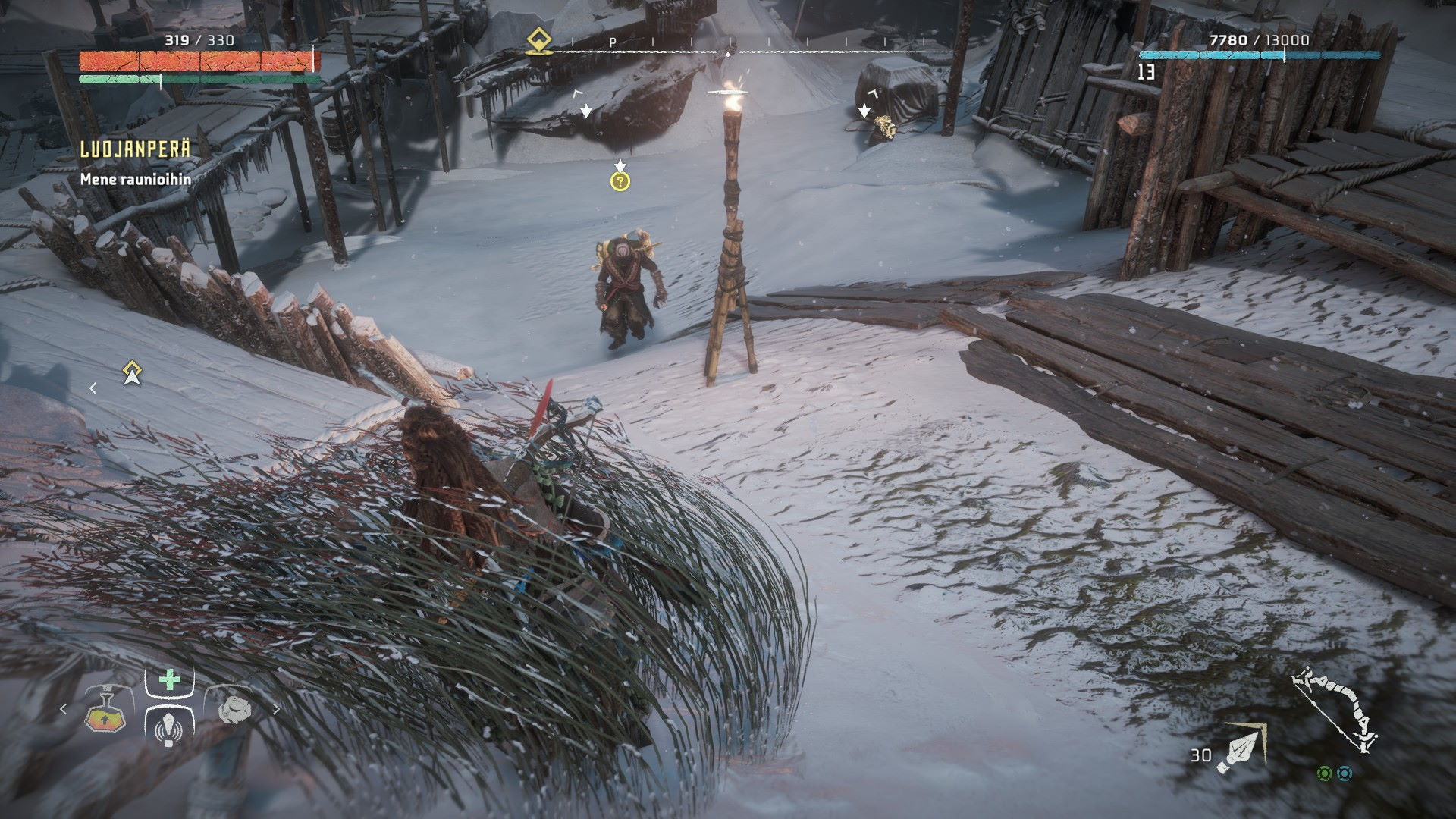Open the Luojanperä quest tracker

point(135,149)
